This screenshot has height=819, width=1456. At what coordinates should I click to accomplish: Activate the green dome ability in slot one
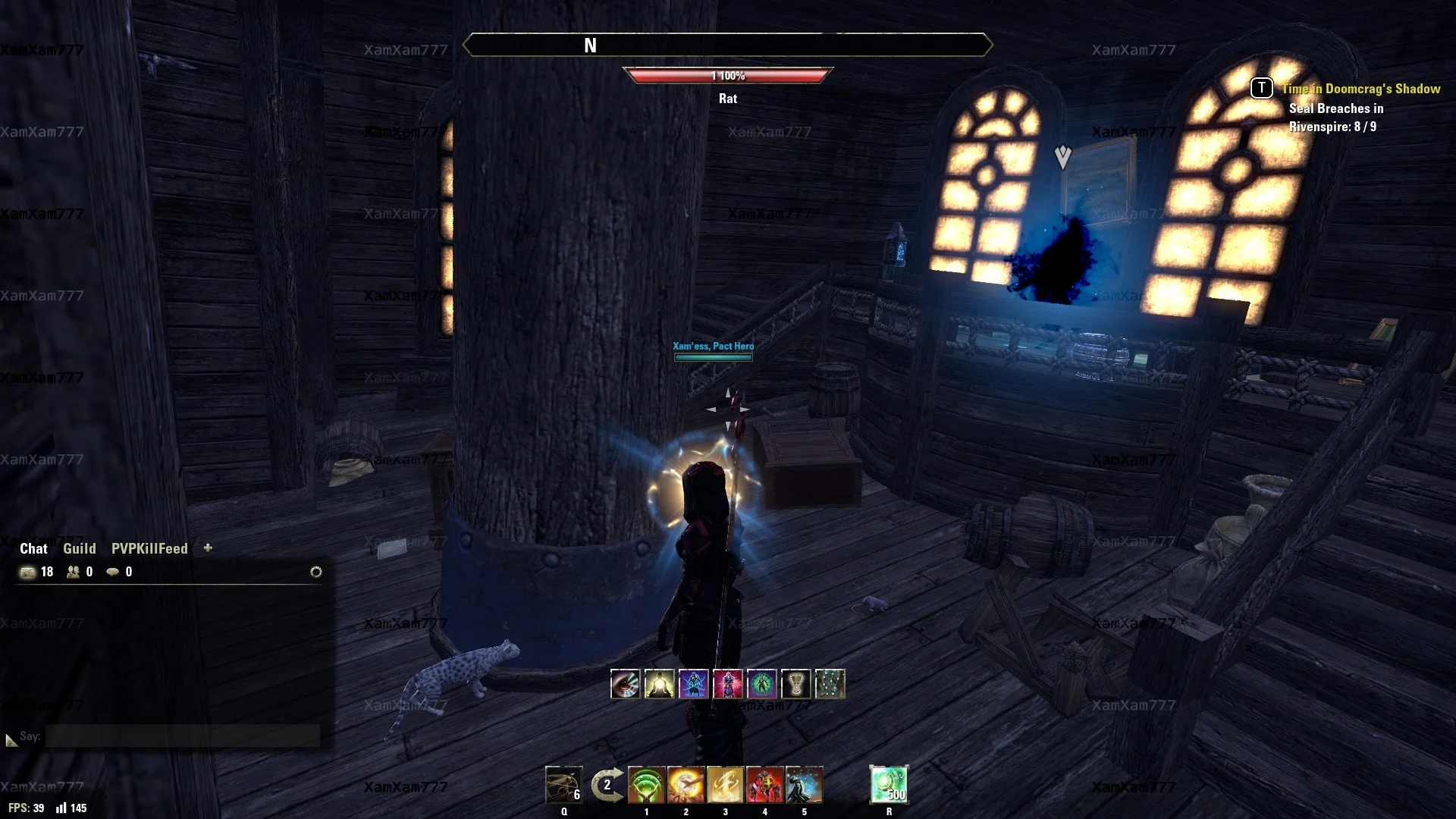(x=646, y=785)
